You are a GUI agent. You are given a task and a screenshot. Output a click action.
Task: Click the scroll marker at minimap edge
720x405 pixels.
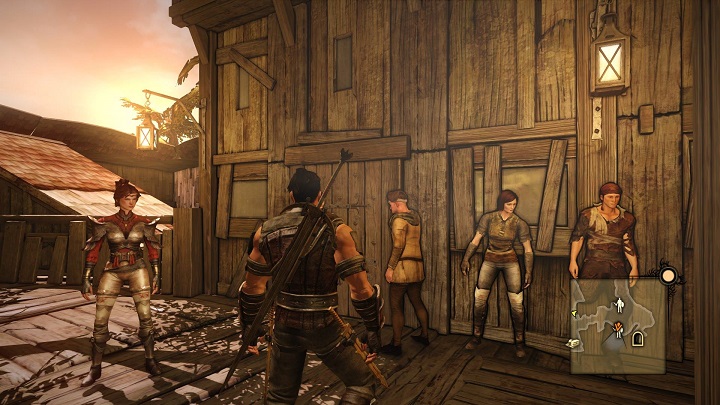(575, 343)
